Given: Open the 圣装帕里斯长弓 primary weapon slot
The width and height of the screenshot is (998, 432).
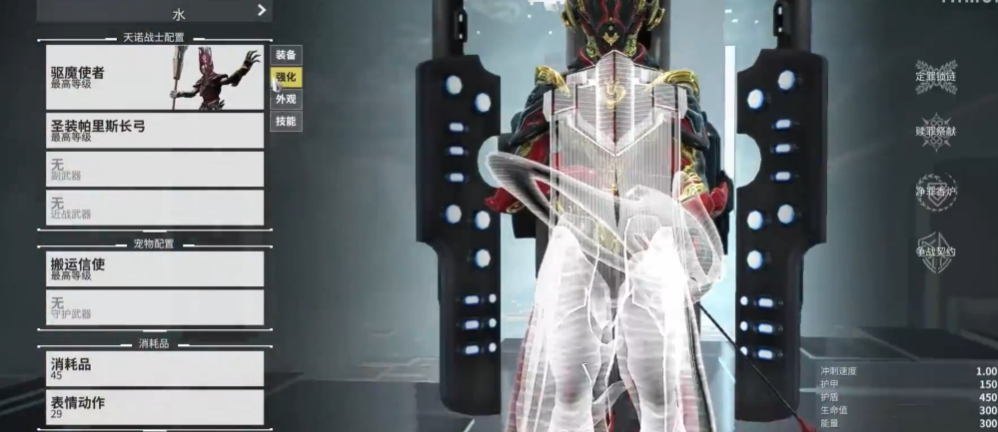Looking at the screenshot, I should pos(152,131).
